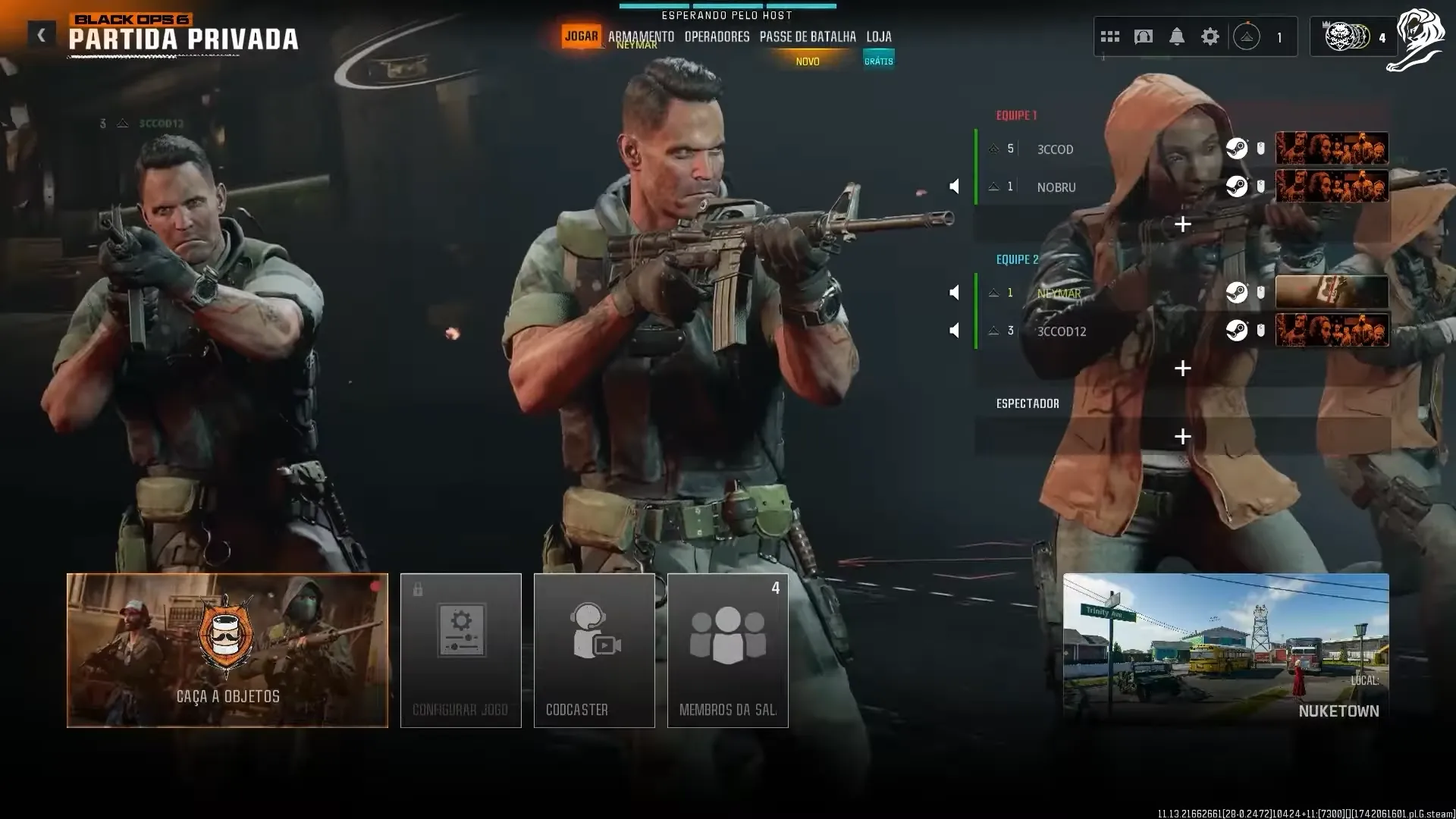Screen dimensions: 1456x819
Task: Open the Passe de Batalha tab
Action: point(808,36)
